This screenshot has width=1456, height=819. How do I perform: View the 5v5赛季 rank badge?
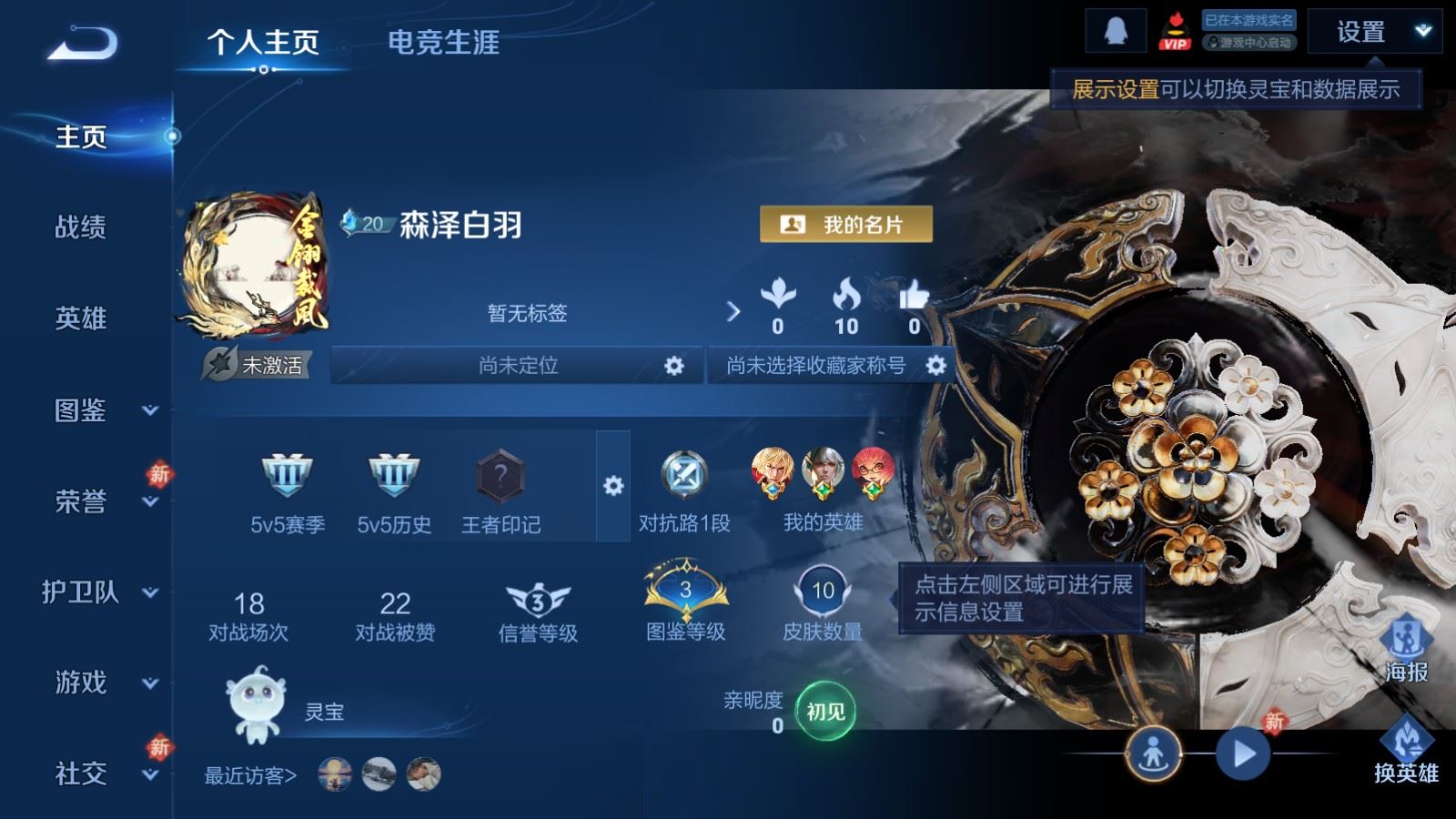(288, 491)
